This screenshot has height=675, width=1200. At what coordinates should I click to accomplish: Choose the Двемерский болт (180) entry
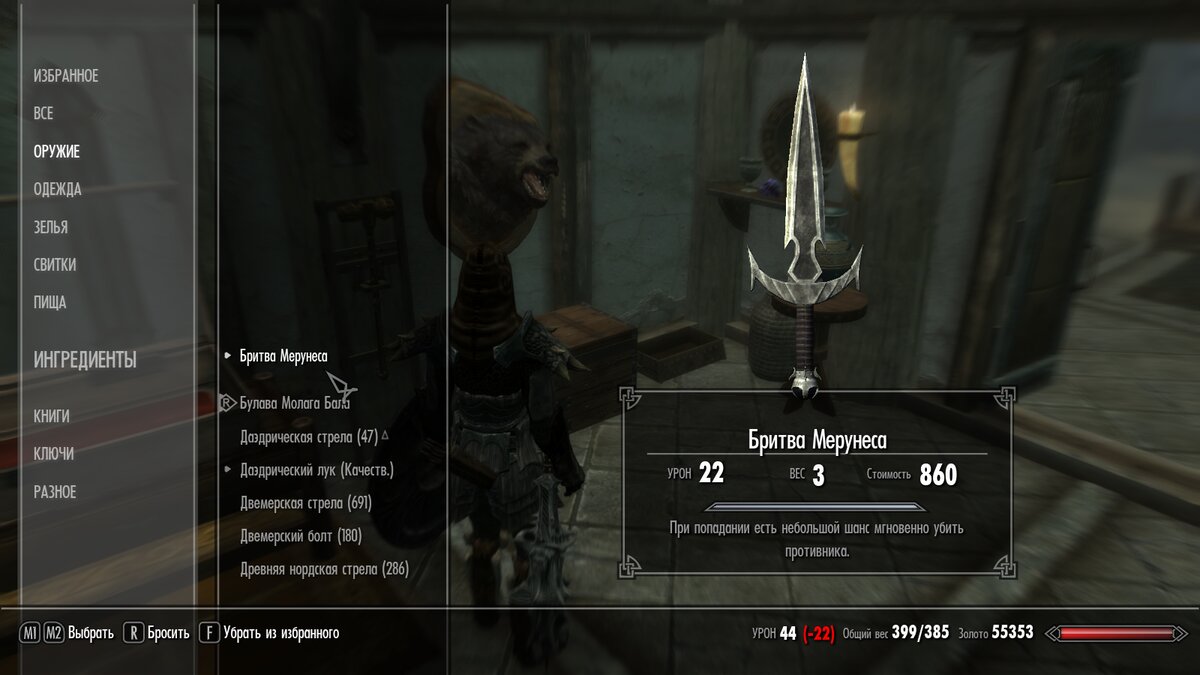301,536
